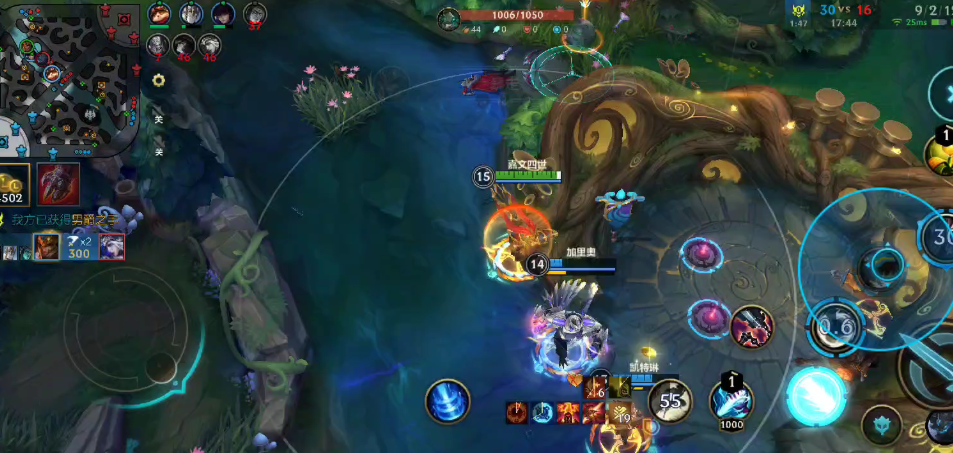Screen dimensions: 953x453
Task: Target the enemy champion portrait near the abilities
Action: coord(752,327)
